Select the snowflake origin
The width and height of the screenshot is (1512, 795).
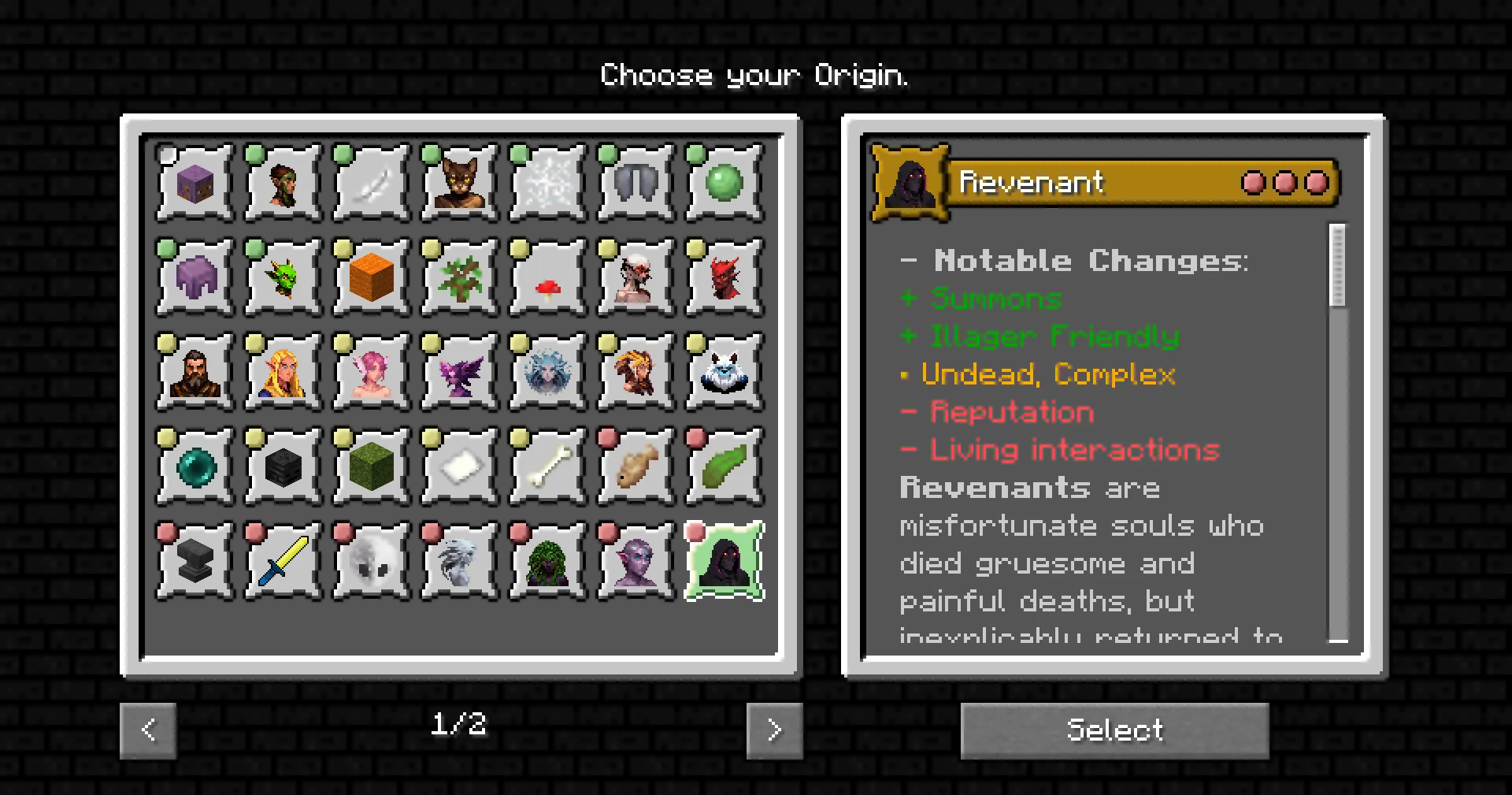[547, 183]
